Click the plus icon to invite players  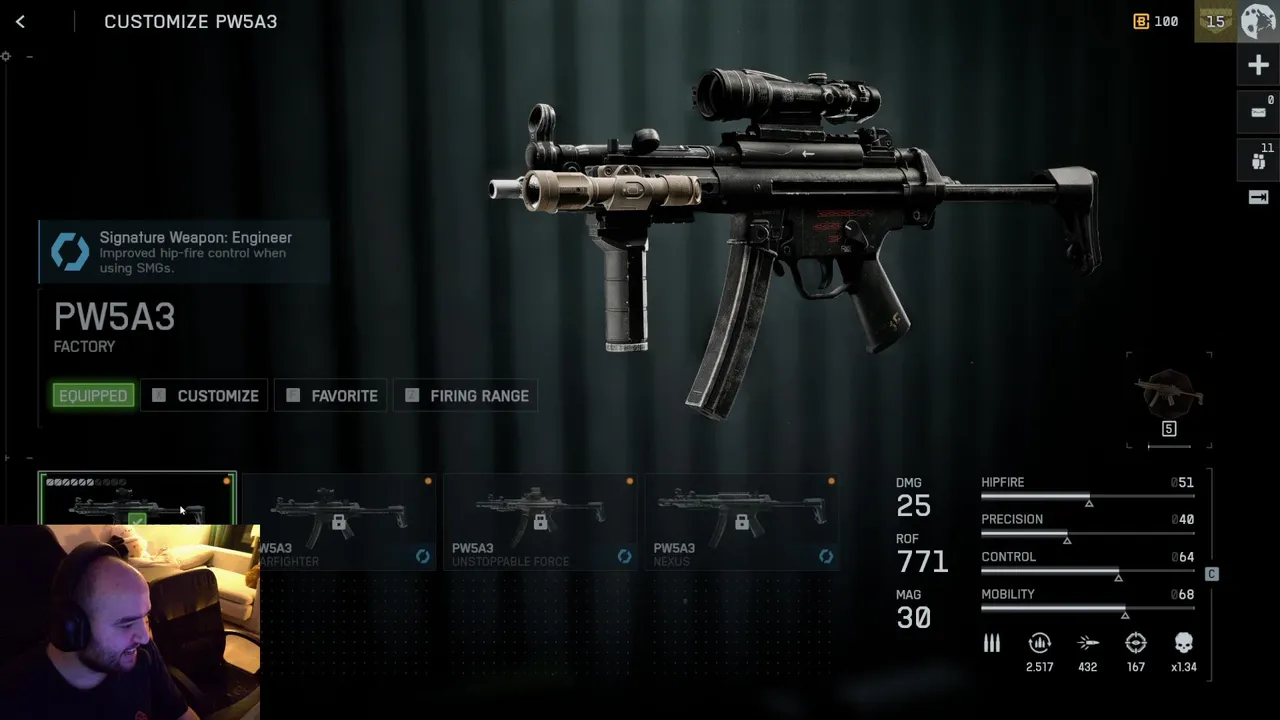tap(1259, 66)
